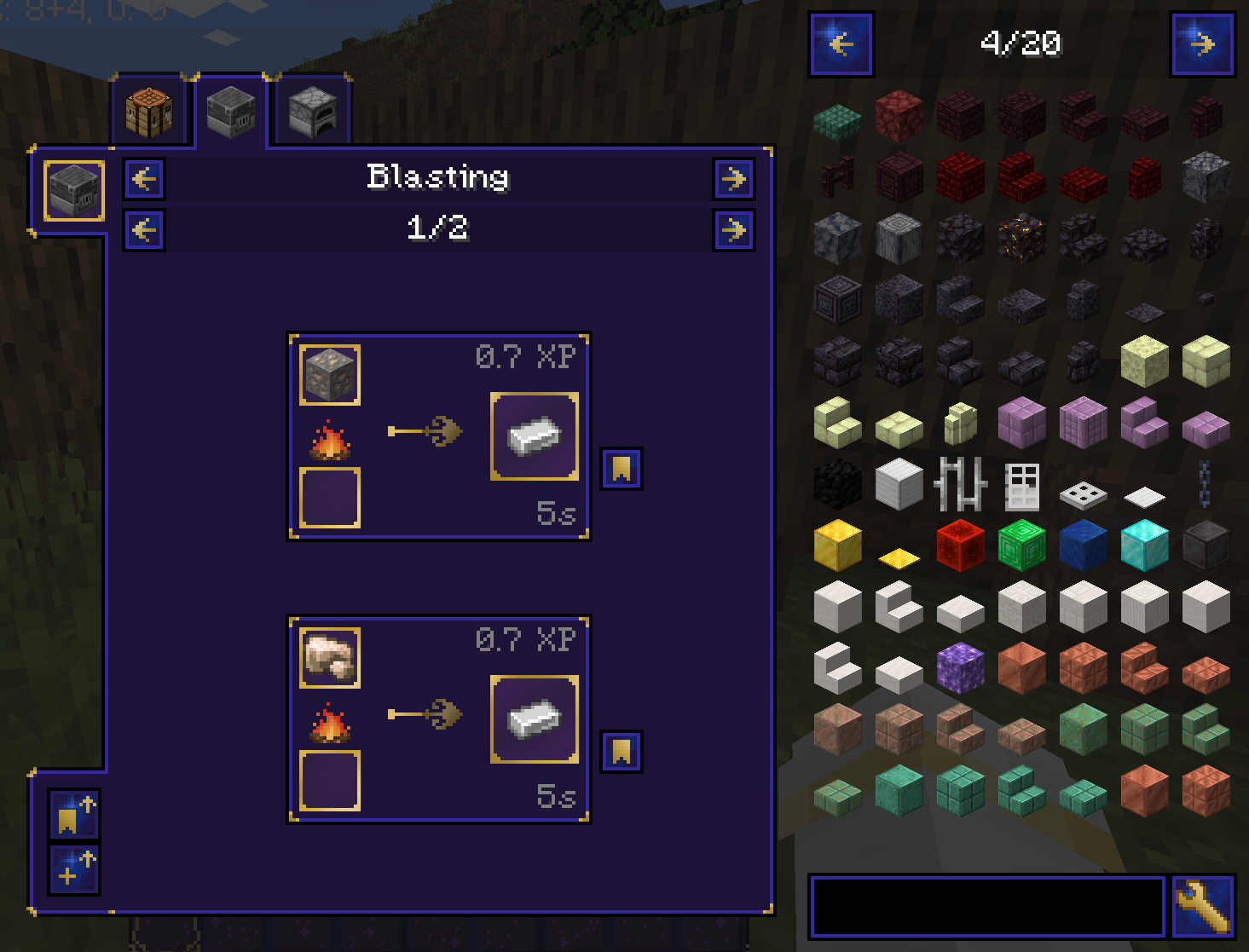This screenshot has height=952, width=1249.
Task: Select the iron ingot output of first recipe
Action: tap(534, 437)
